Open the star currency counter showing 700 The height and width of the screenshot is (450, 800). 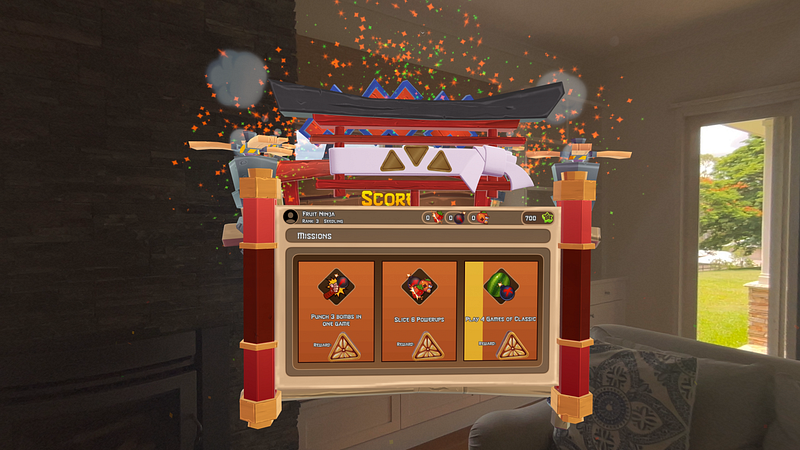click(537, 217)
